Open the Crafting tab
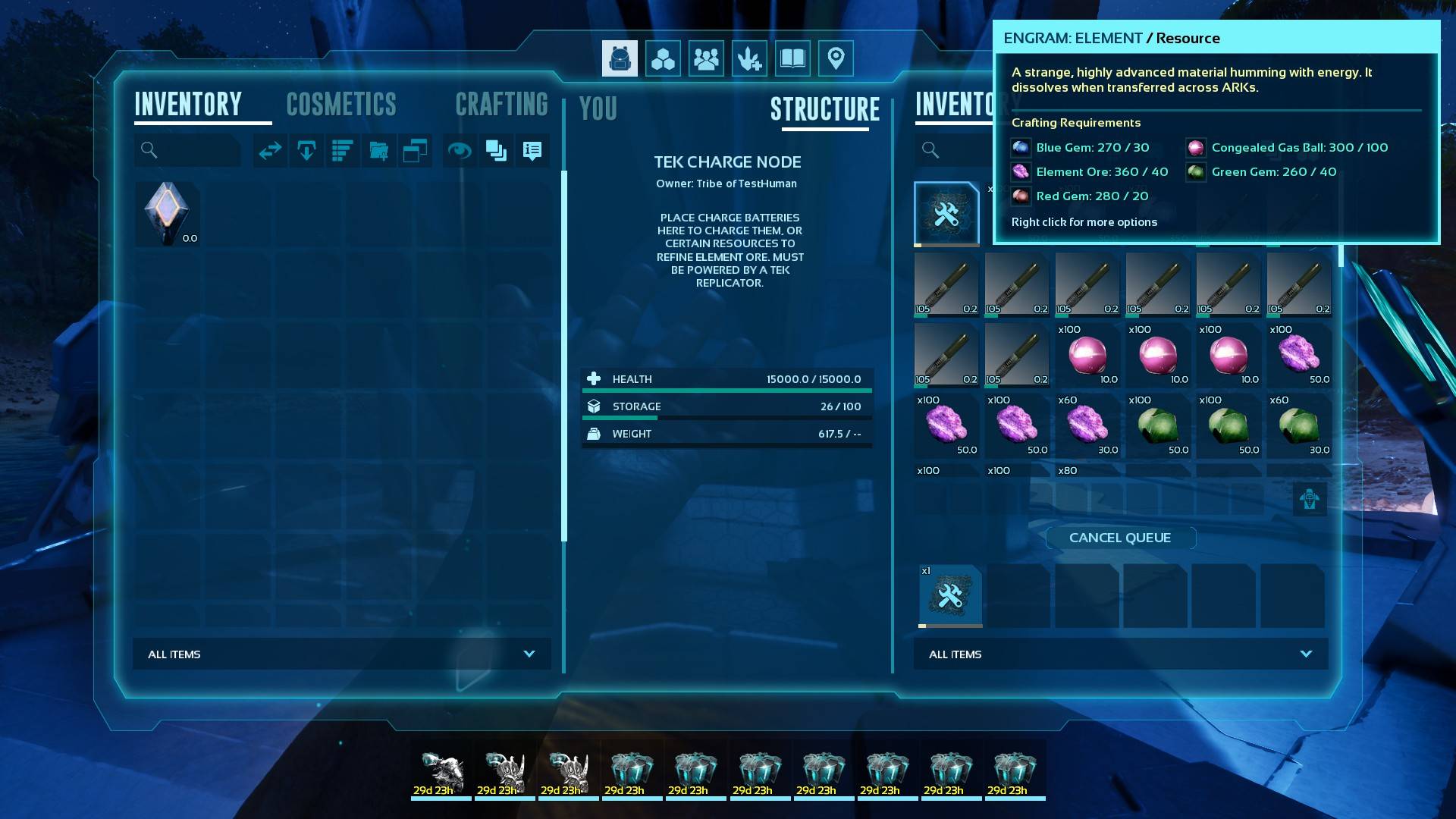Viewport: 1456px width, 819px height. click(x=501, y=105)
